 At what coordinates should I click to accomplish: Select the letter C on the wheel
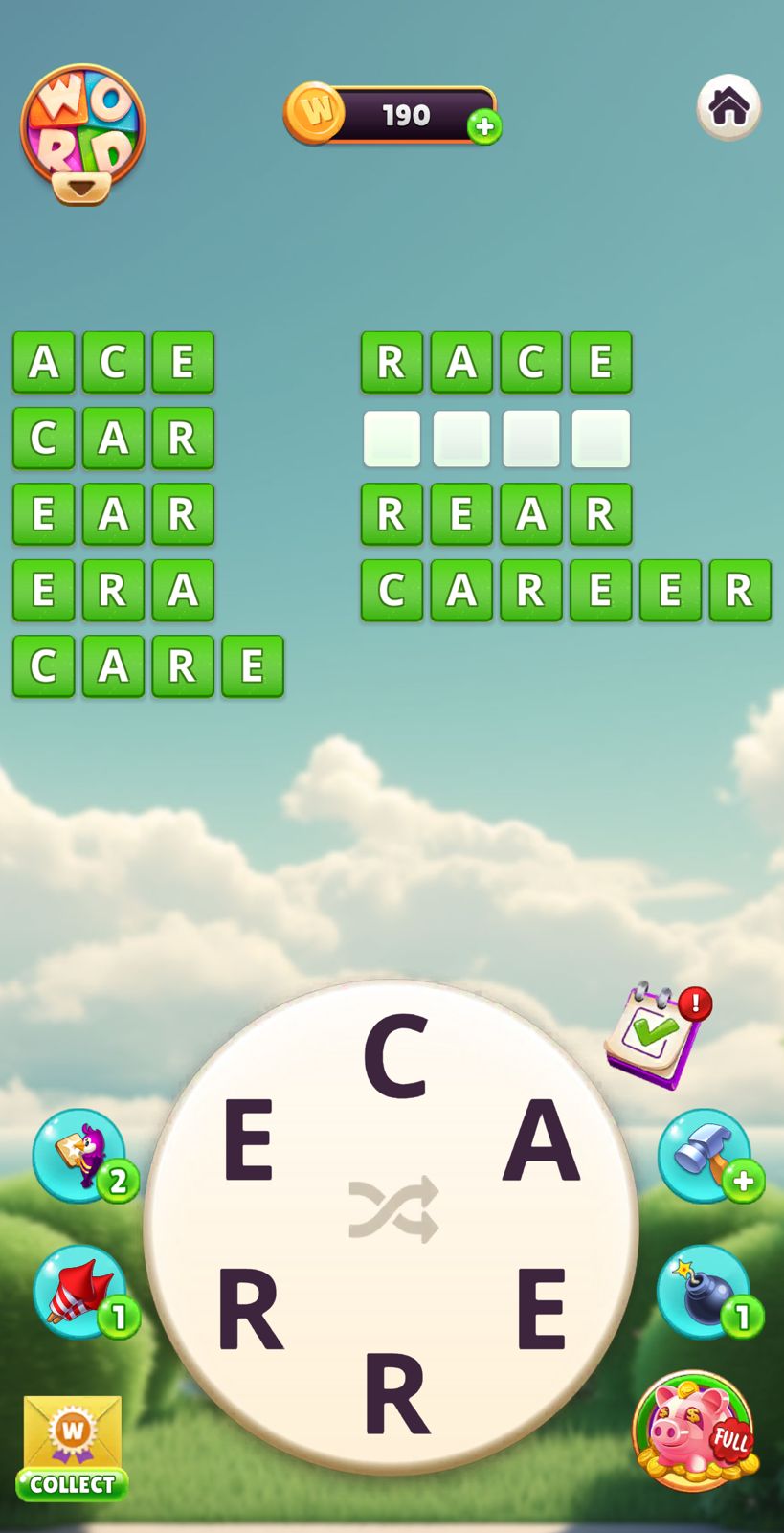tap(394, 1056)
